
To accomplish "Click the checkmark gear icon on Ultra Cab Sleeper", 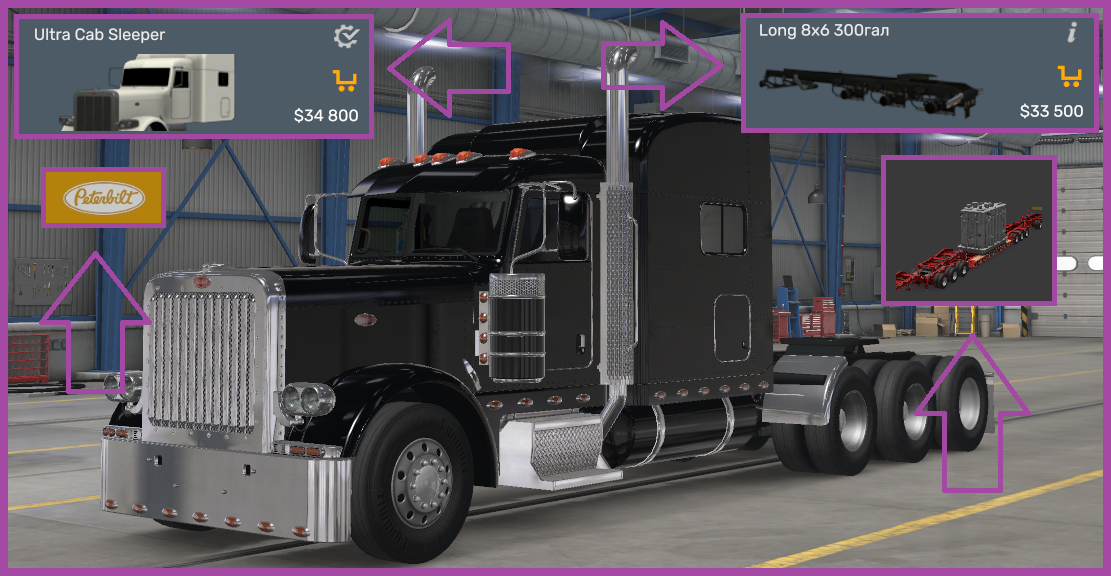I will point(346,37).
